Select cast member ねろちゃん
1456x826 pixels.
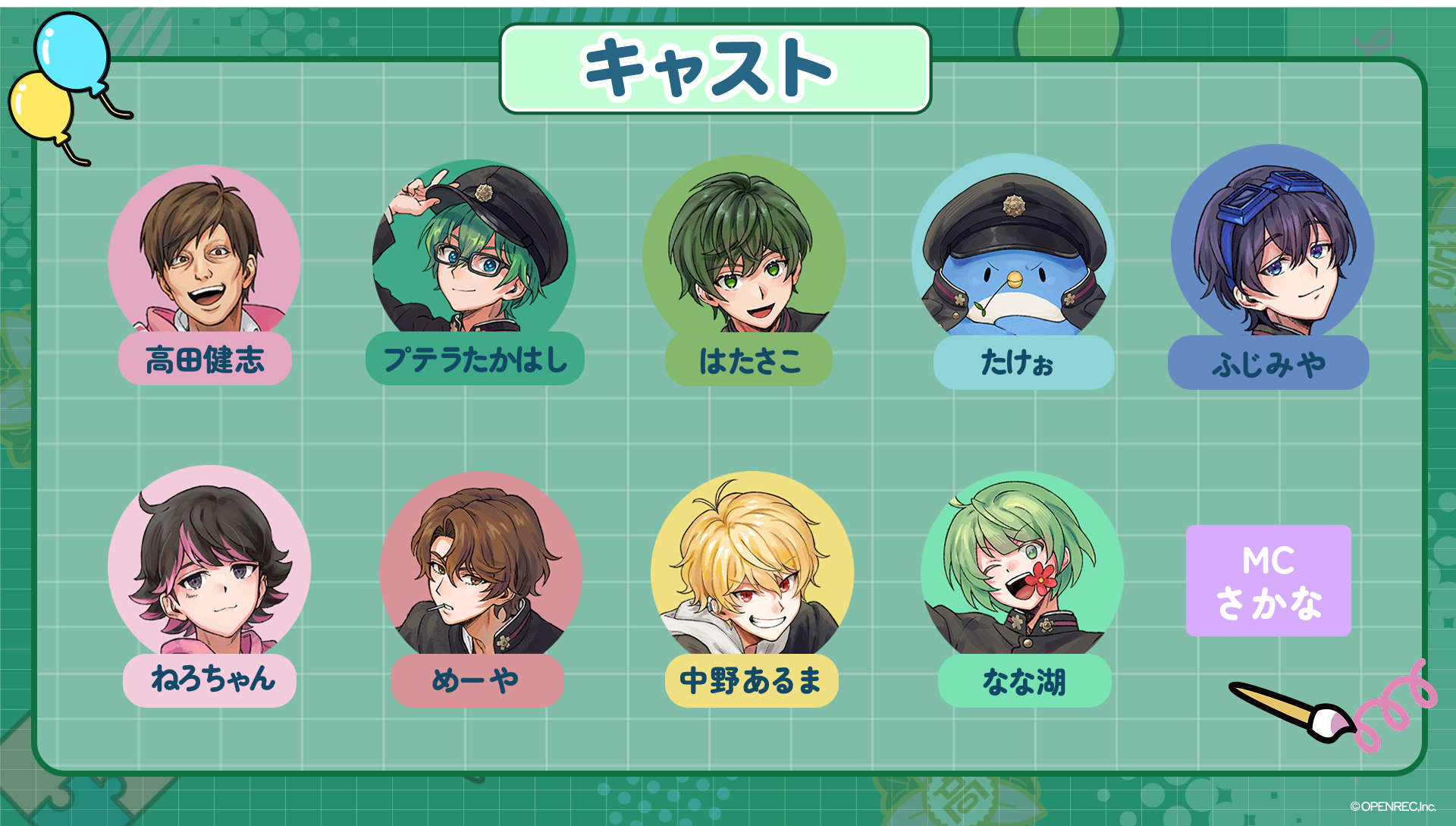point(209,565)
